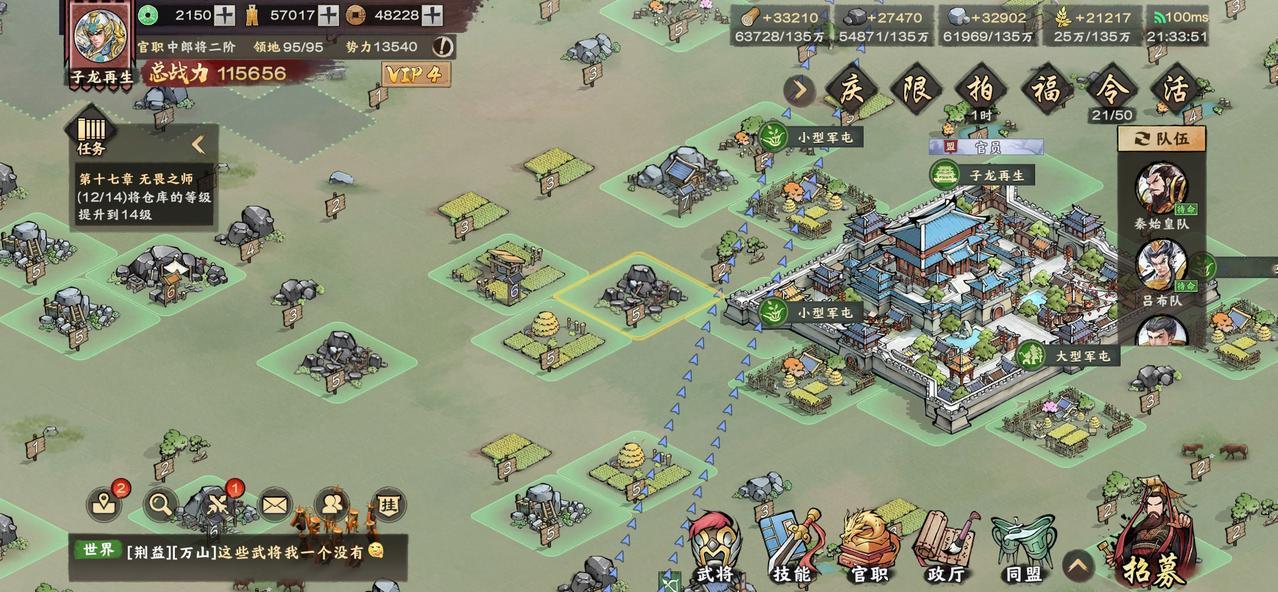
Task: Expand the top event icon row arrow
Action: (x=798, y=90)
